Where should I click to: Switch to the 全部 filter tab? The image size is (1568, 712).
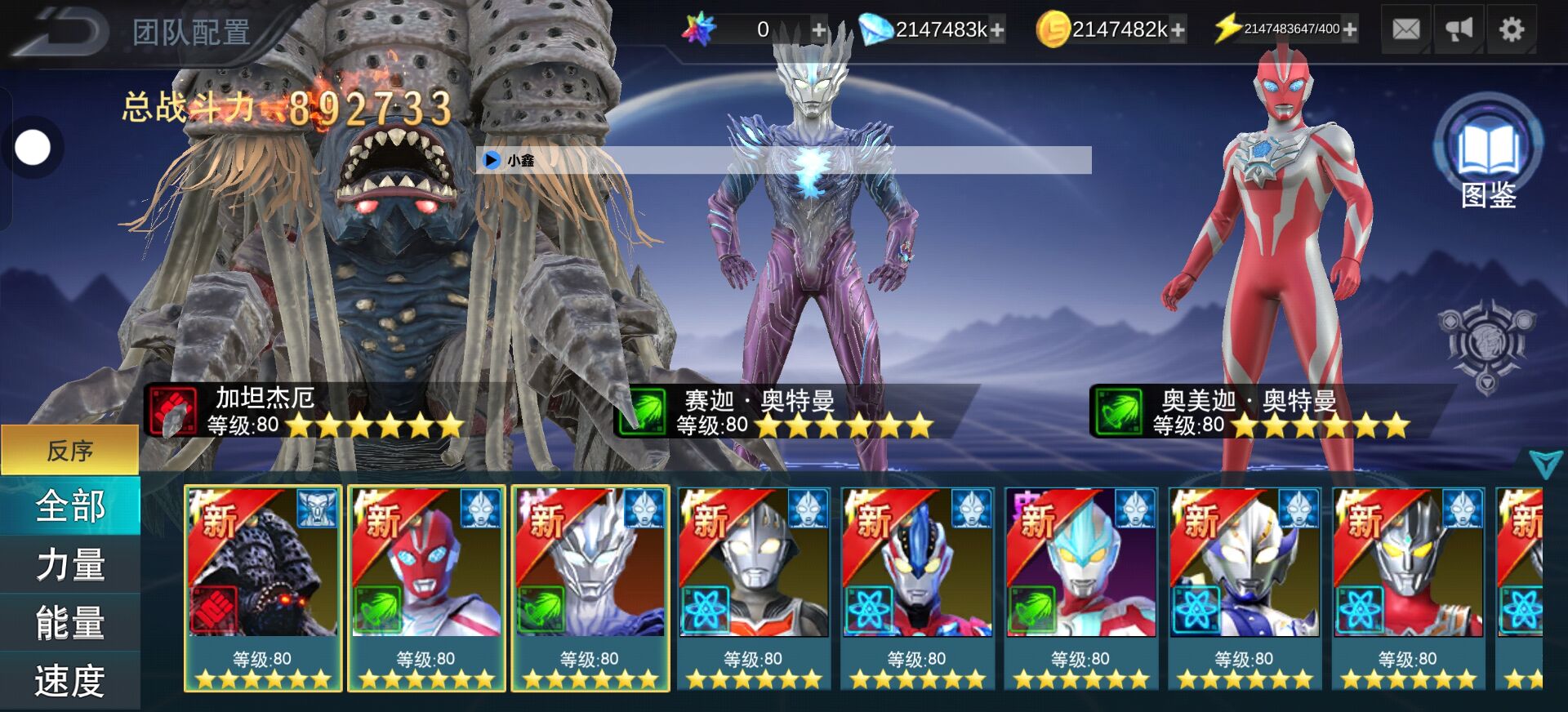[x=70, y=506]
